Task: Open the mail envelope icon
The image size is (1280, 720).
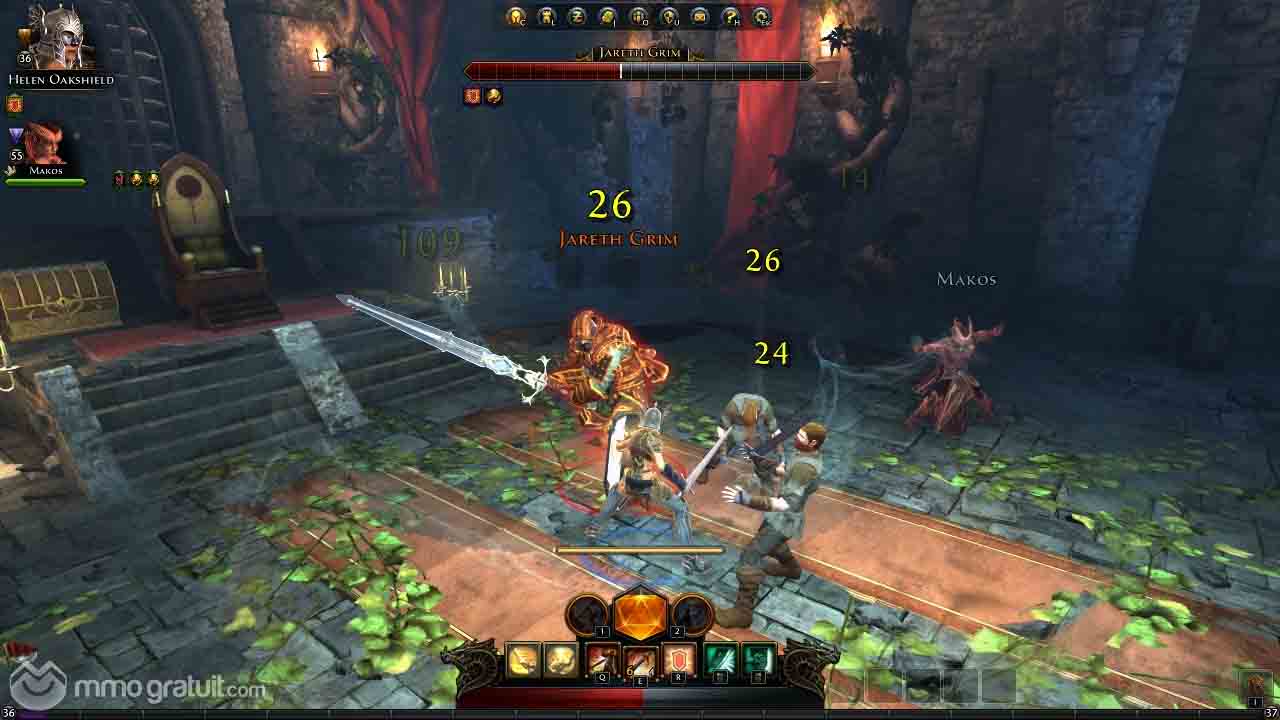Action: (x=700, y=16)
